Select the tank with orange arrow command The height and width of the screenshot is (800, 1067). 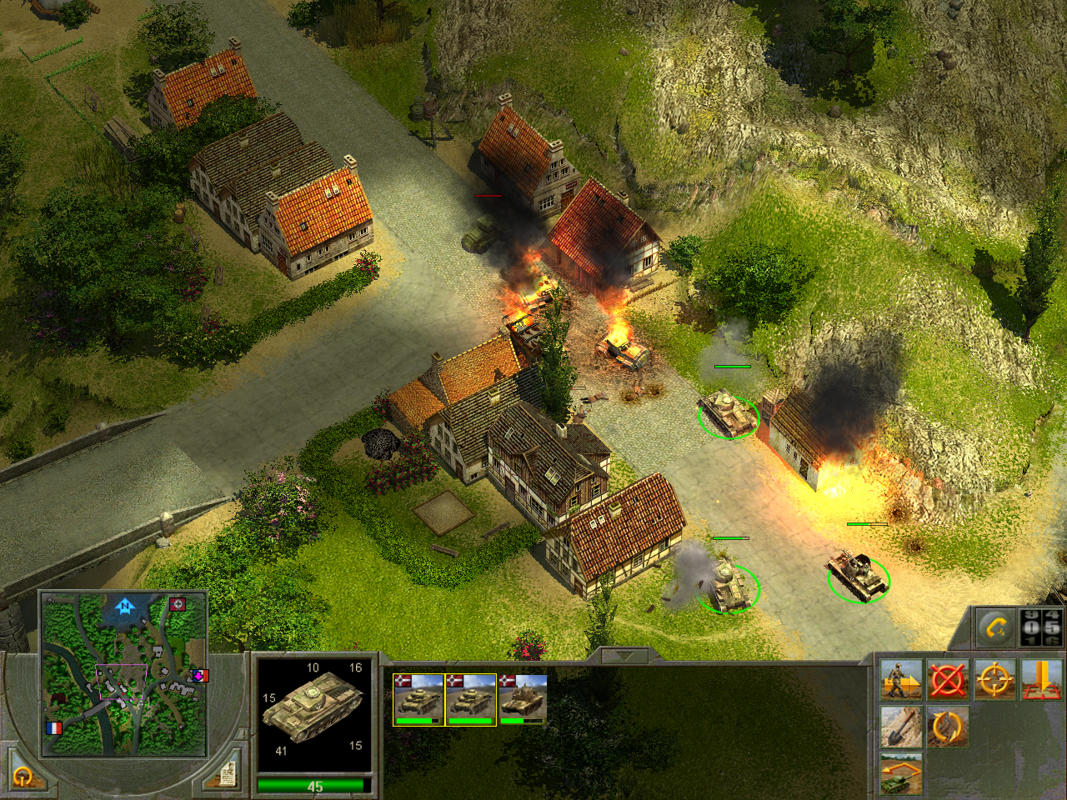[x=901, y=773]
